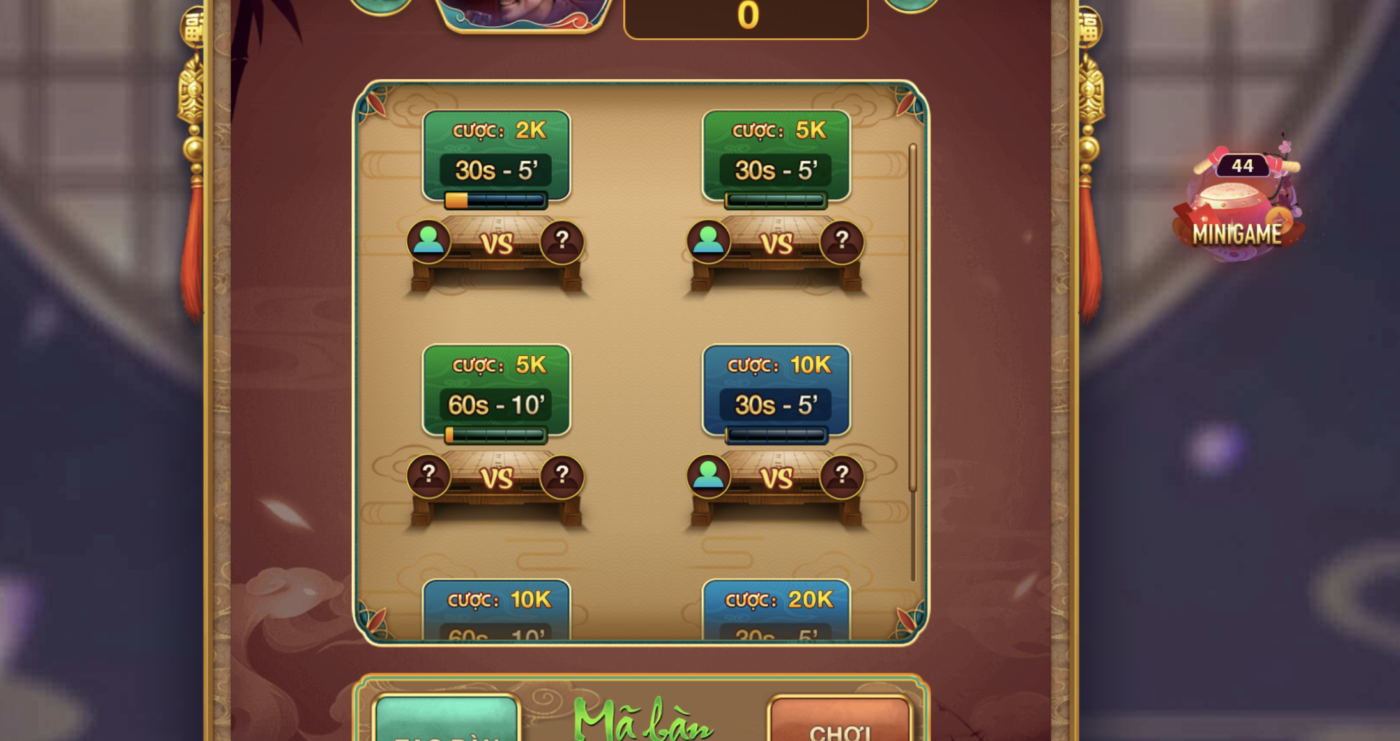This screenshot has height=741, width=1400.
Task: Join the 2K bet 30s - 5' table
Action: [496, 200]
